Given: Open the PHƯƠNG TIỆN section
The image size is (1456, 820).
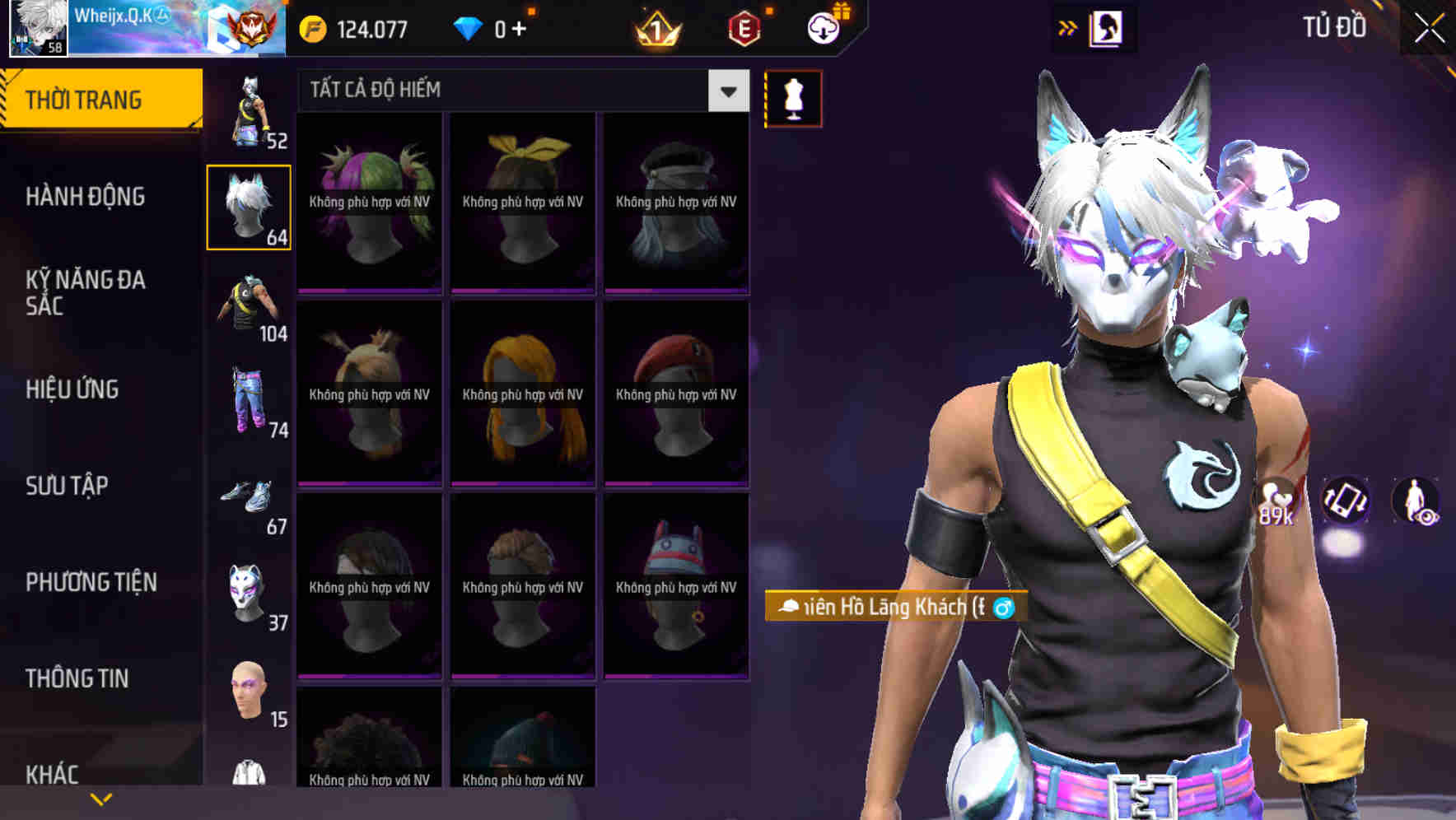Looking at the screenshot, I should point(91,581).
